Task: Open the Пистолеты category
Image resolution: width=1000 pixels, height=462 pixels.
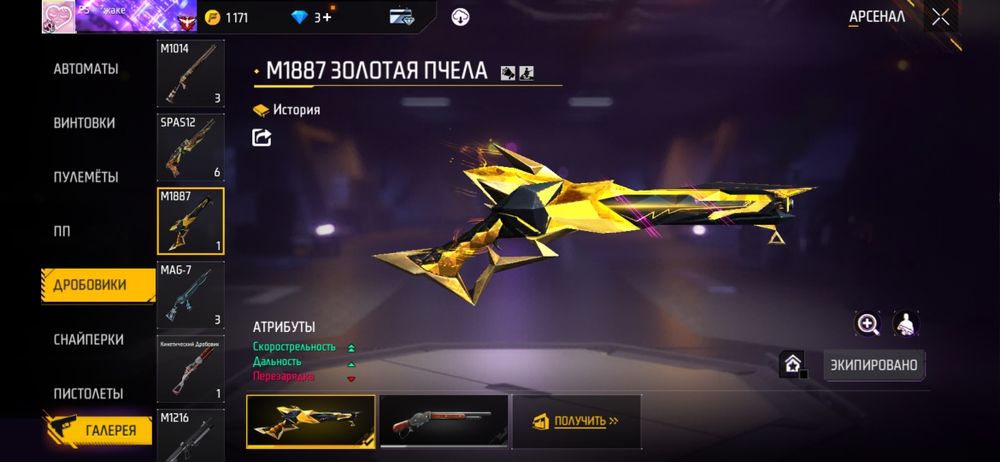Action: [x=88, y=393]
